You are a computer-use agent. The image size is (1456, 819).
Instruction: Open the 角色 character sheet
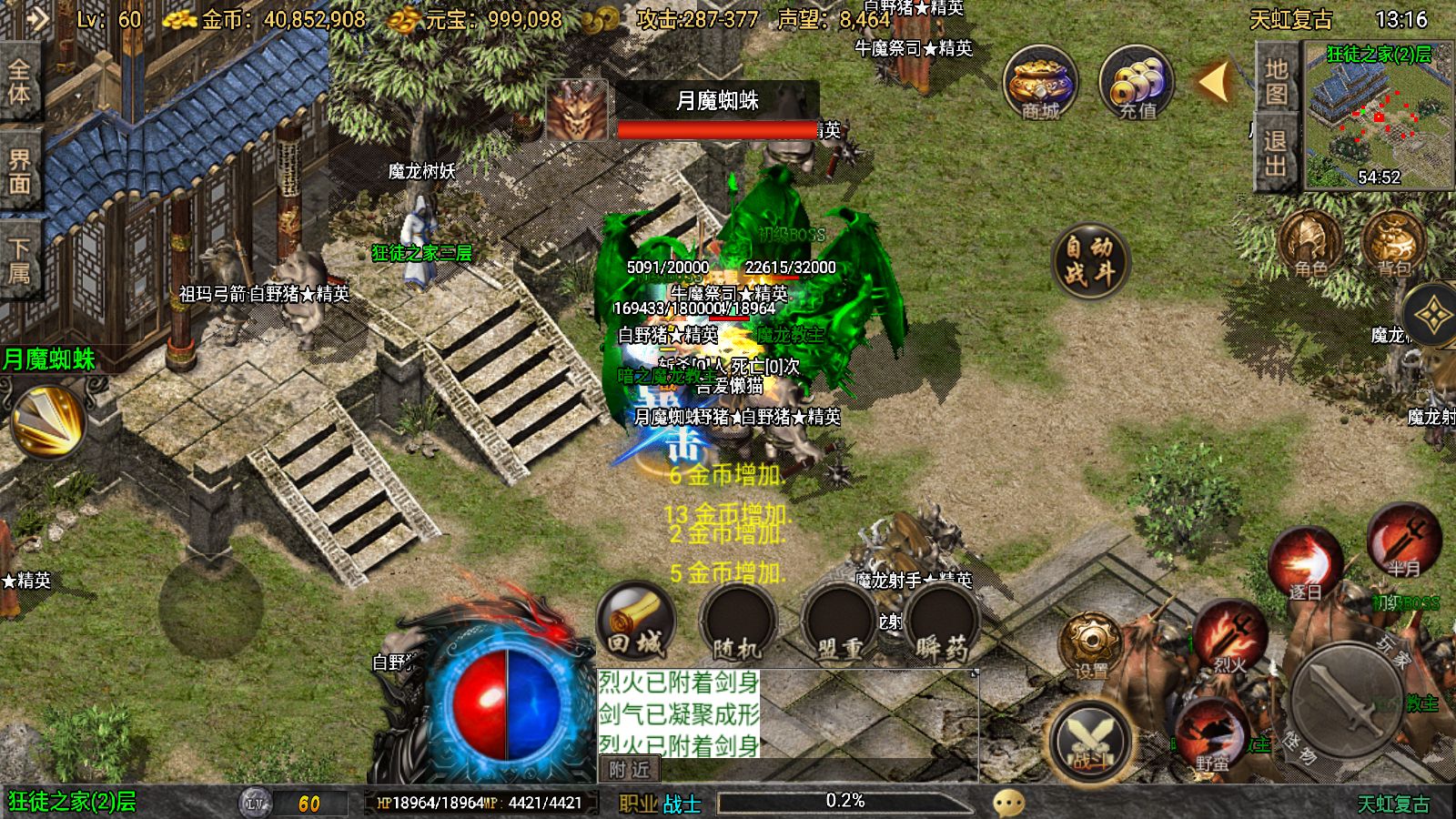1310,244
